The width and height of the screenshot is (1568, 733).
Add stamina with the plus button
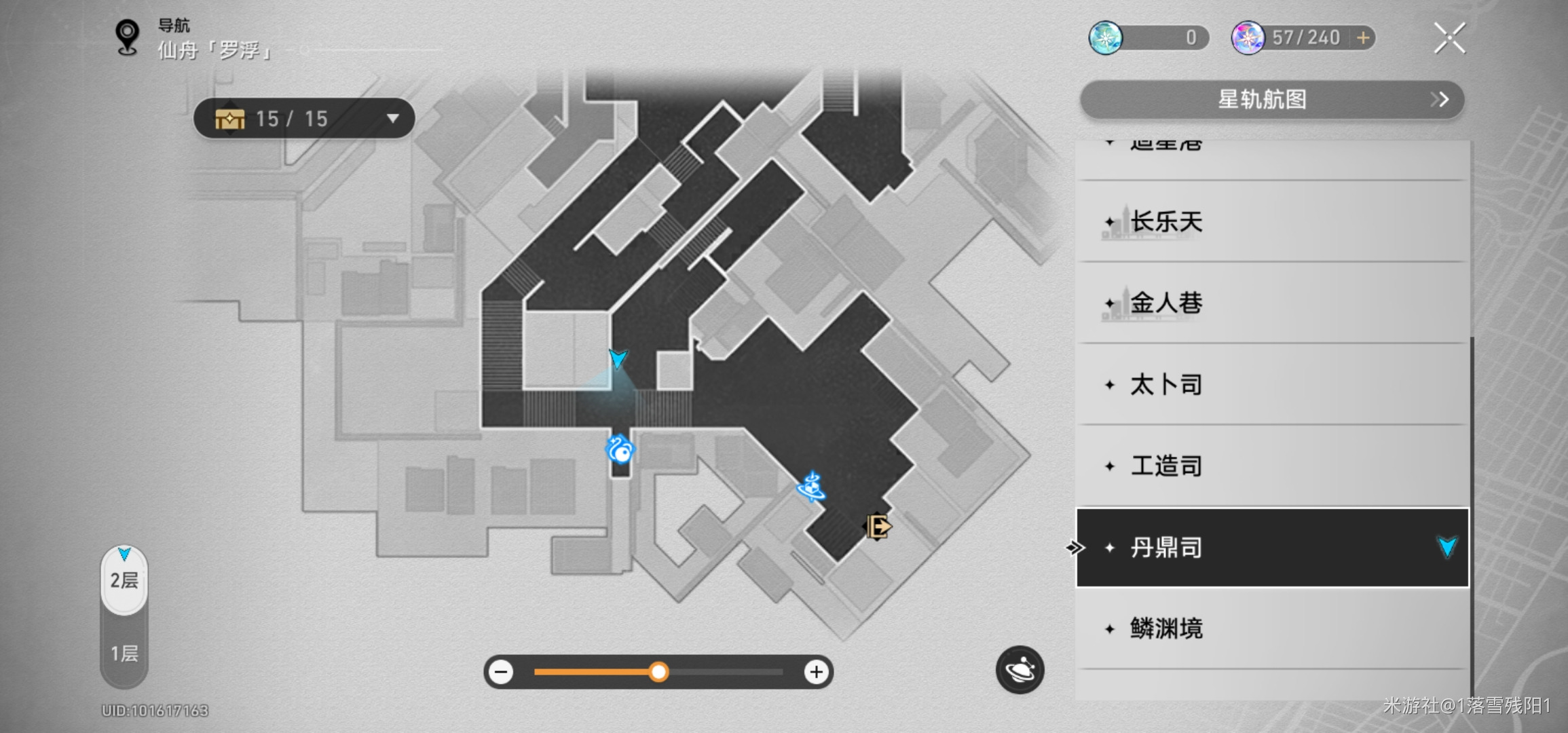tap(1363, 38)
